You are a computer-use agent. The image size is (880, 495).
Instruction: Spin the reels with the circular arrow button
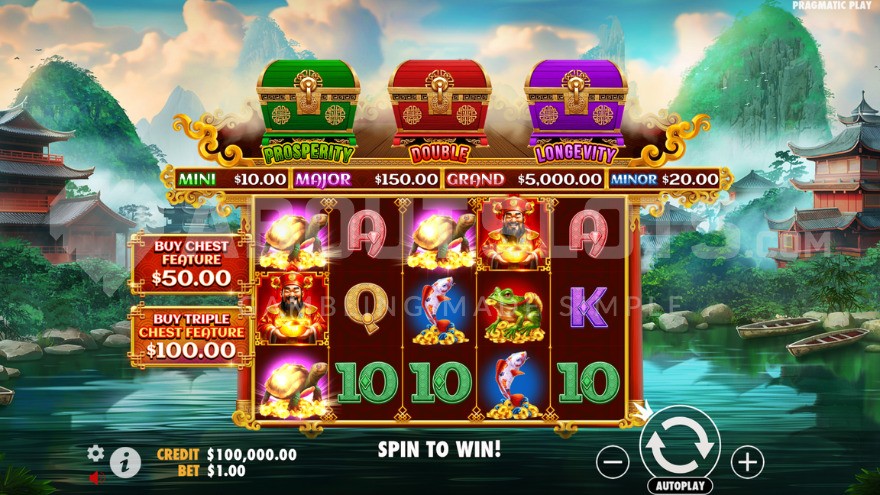click(679, 446)
